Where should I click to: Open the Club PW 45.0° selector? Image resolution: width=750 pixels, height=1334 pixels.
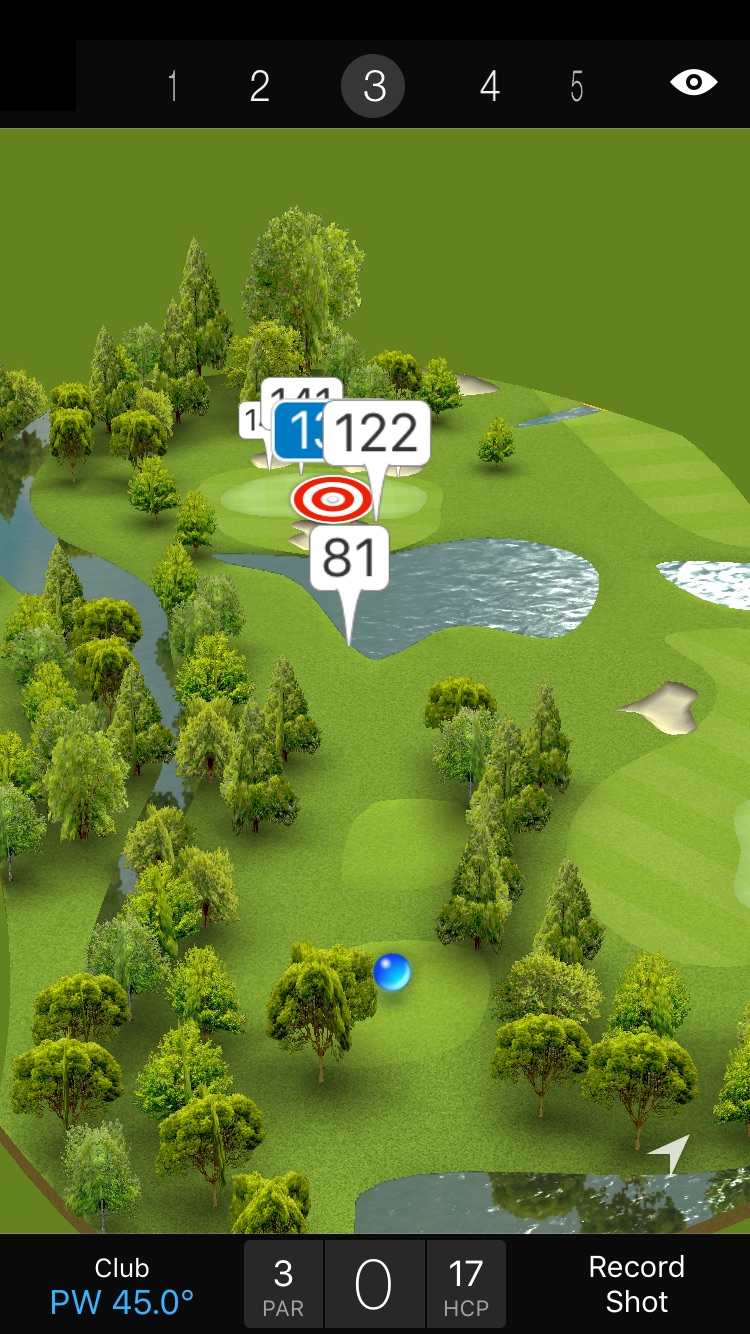(x=122, y=1285)
